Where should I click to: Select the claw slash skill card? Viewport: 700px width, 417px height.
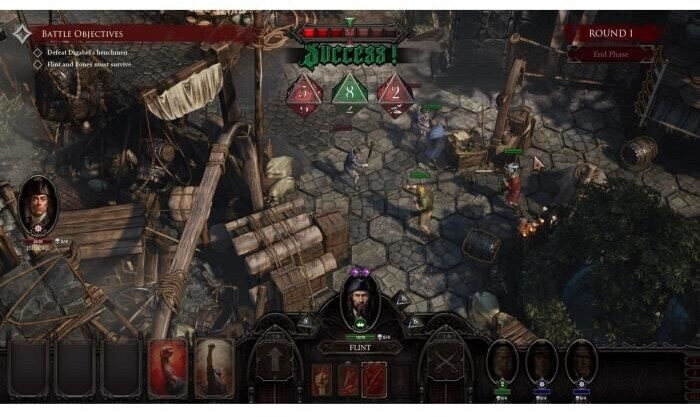click(x=372, y=378)
